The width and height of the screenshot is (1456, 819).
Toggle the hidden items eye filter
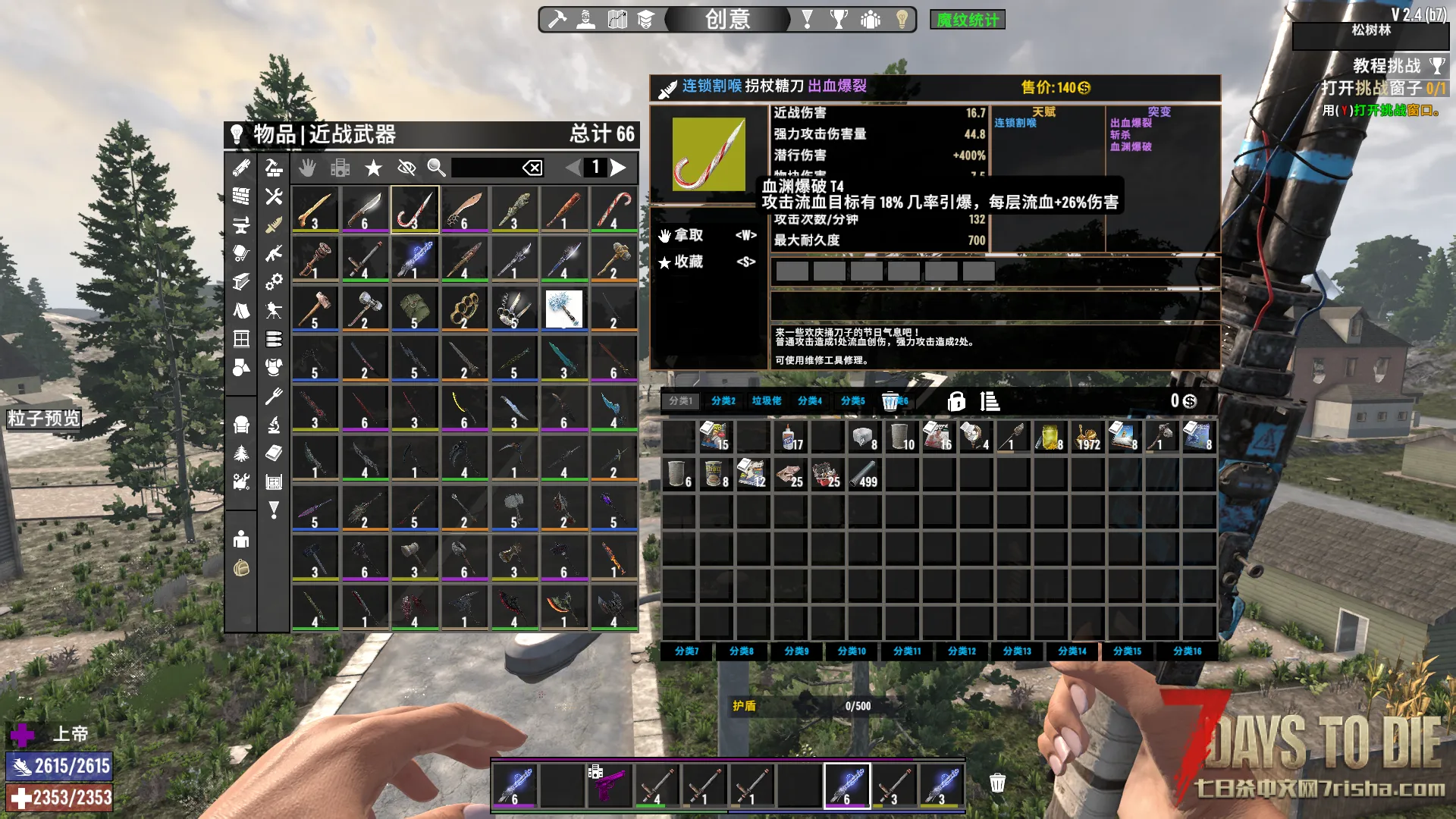(406, 168)
